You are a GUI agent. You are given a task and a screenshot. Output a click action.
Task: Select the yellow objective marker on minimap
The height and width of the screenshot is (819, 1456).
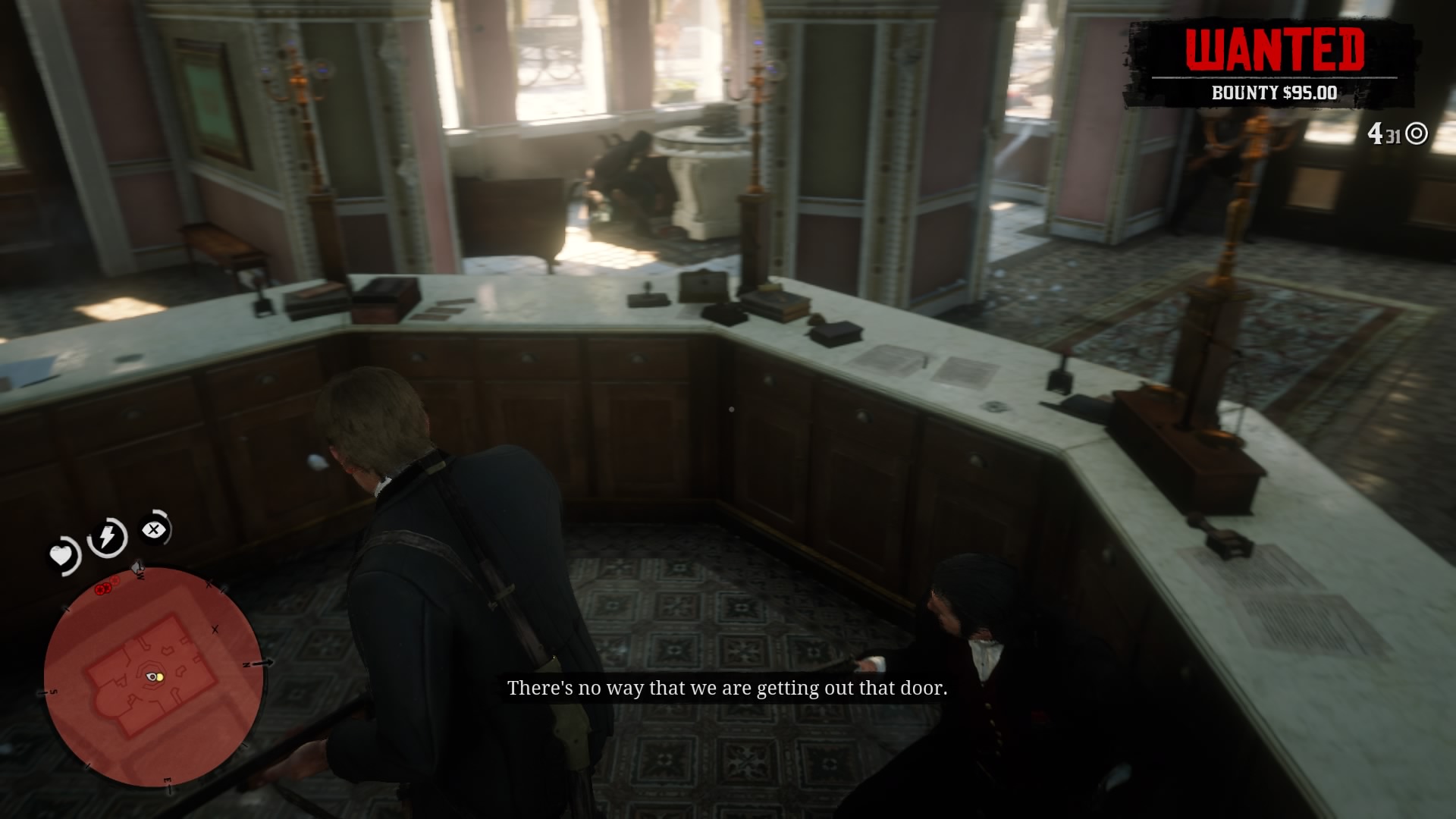(158, 676)
